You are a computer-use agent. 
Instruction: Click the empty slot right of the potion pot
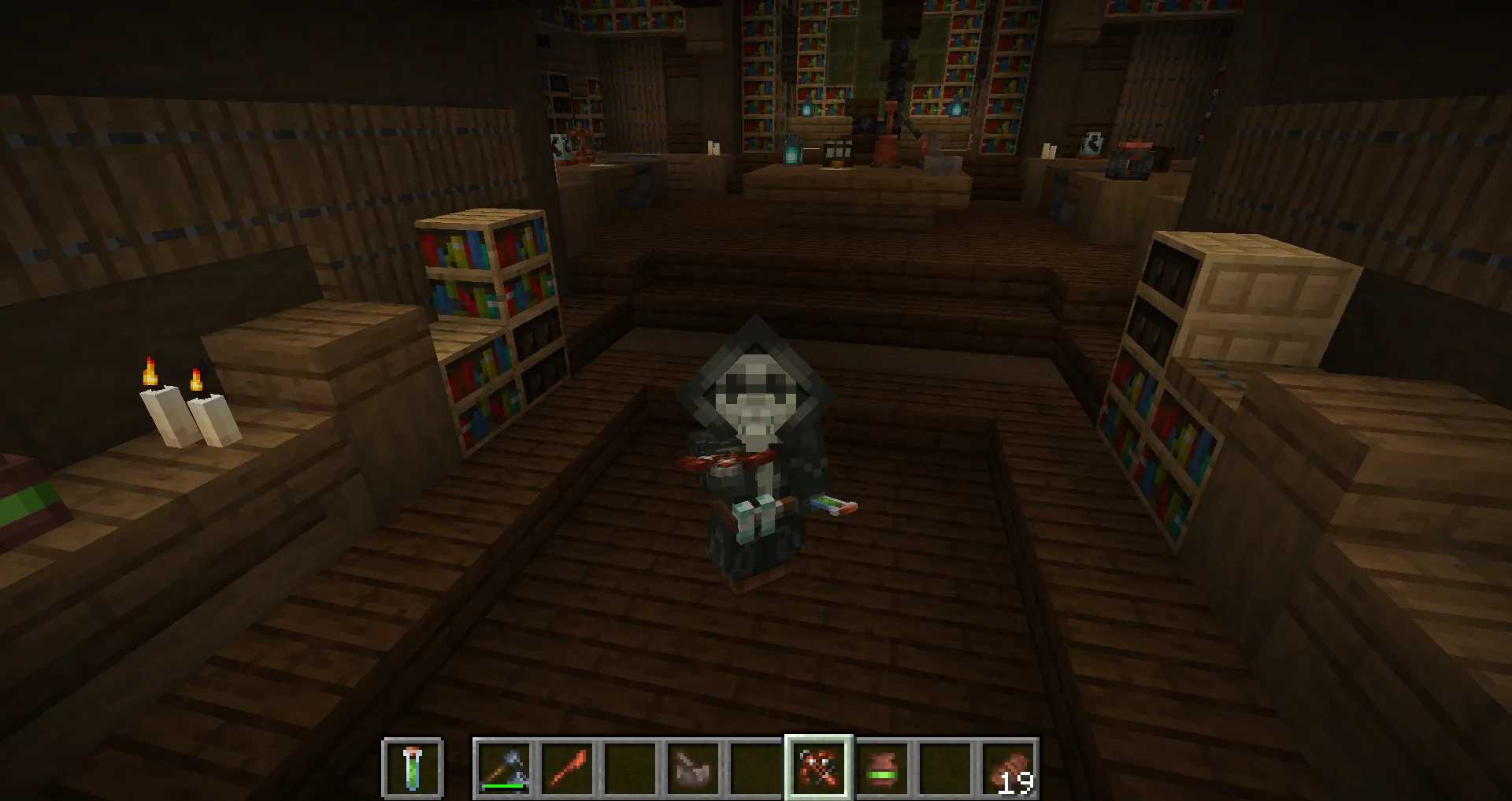pyautogui.click(x=943, y=768)
